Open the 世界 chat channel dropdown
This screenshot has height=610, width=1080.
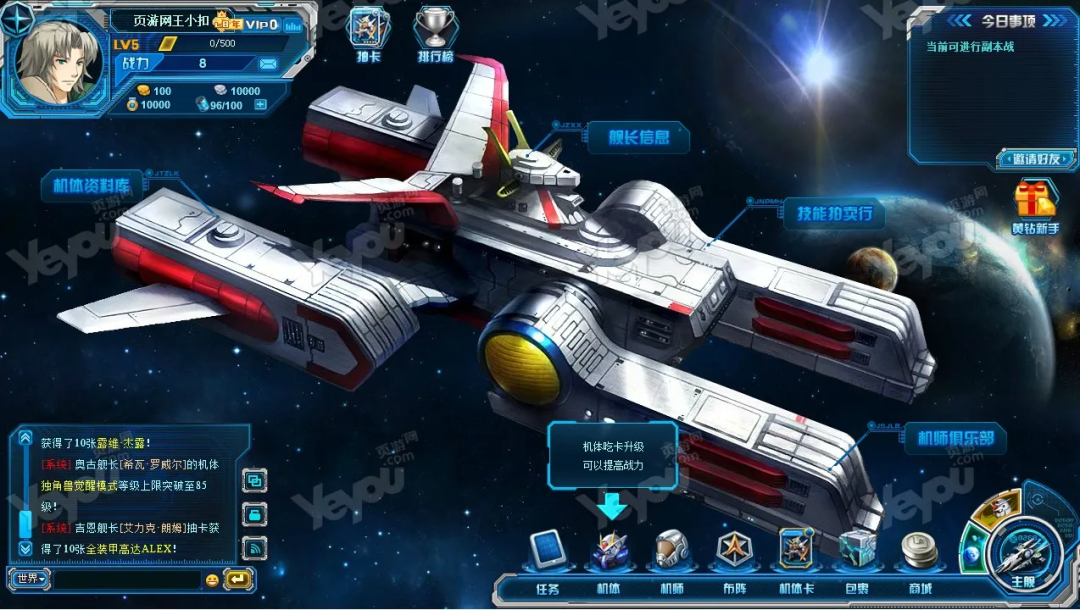(x=30, y=579)
